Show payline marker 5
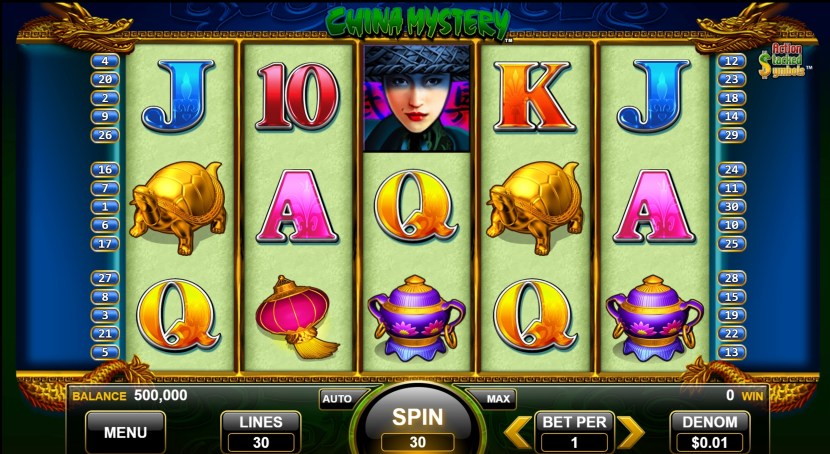This screenshot has width=830, height=454. pyautogui.click(x=105, y=352)
